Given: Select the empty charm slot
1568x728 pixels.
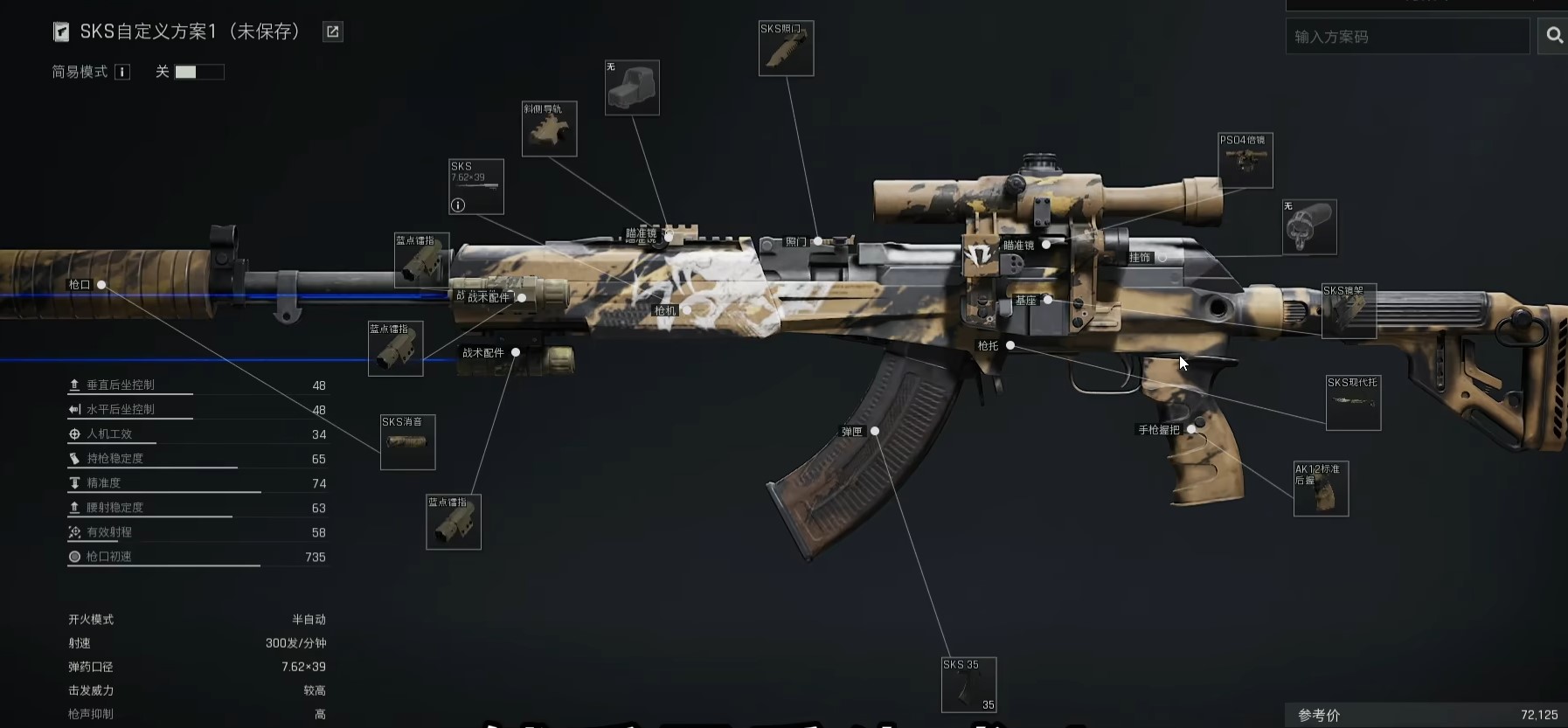Looking at the screenshot, I should click(x=1309, y=227).
